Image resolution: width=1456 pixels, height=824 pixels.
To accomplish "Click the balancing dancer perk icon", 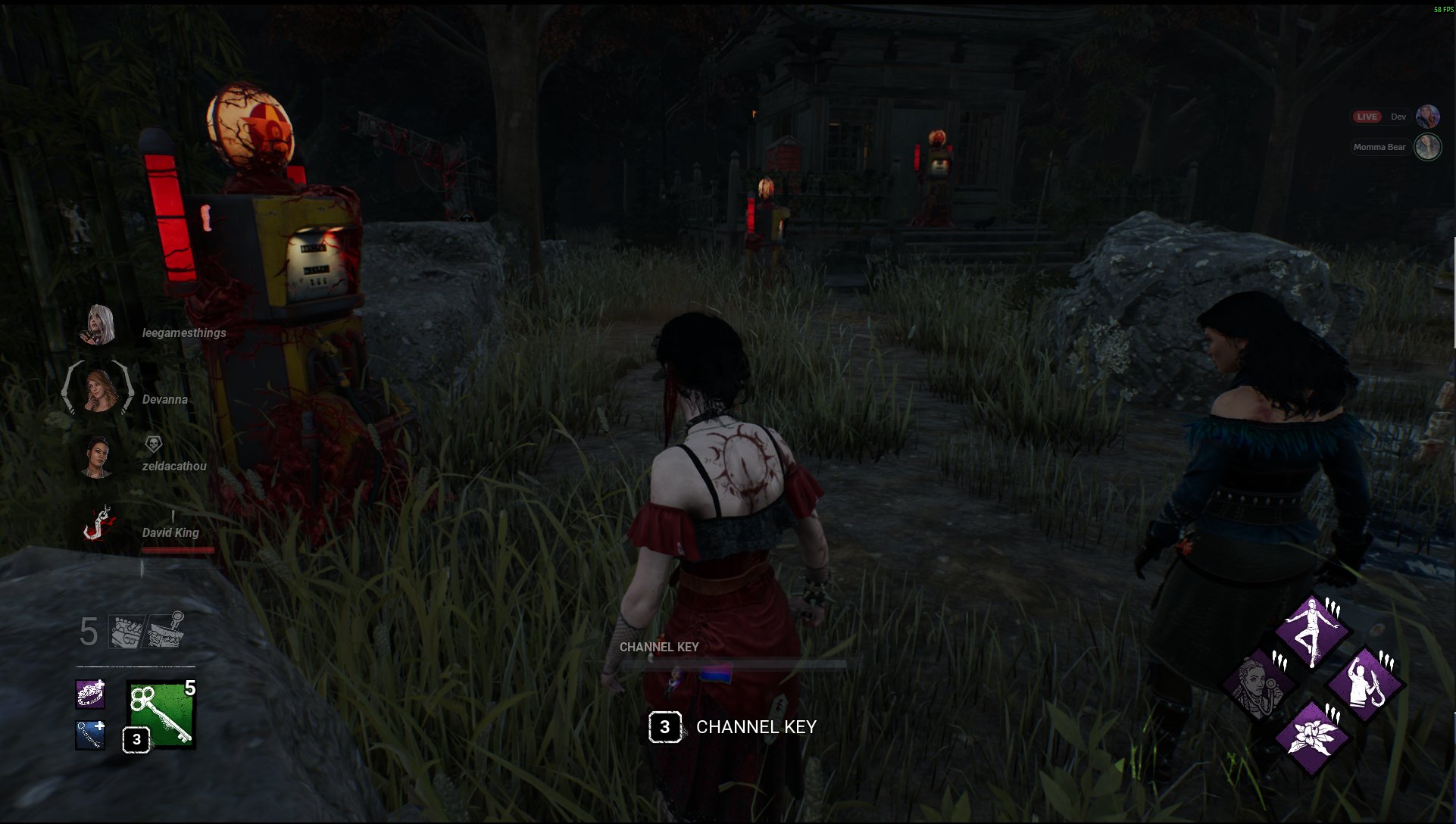I will tap(1312, 632).
